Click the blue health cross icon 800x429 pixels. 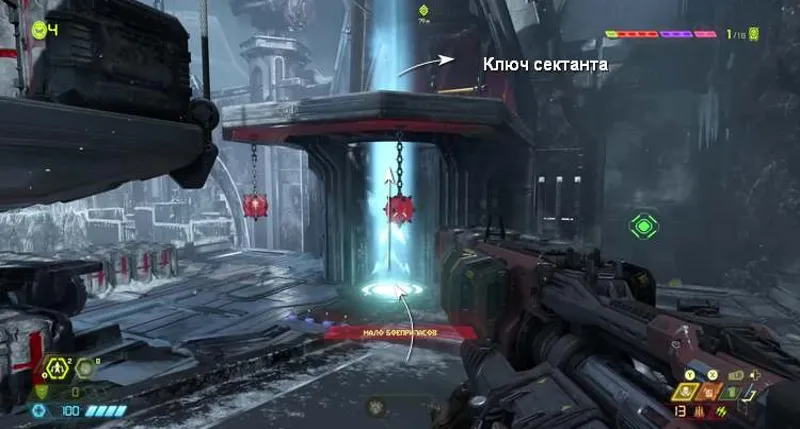tap(39, 410)
